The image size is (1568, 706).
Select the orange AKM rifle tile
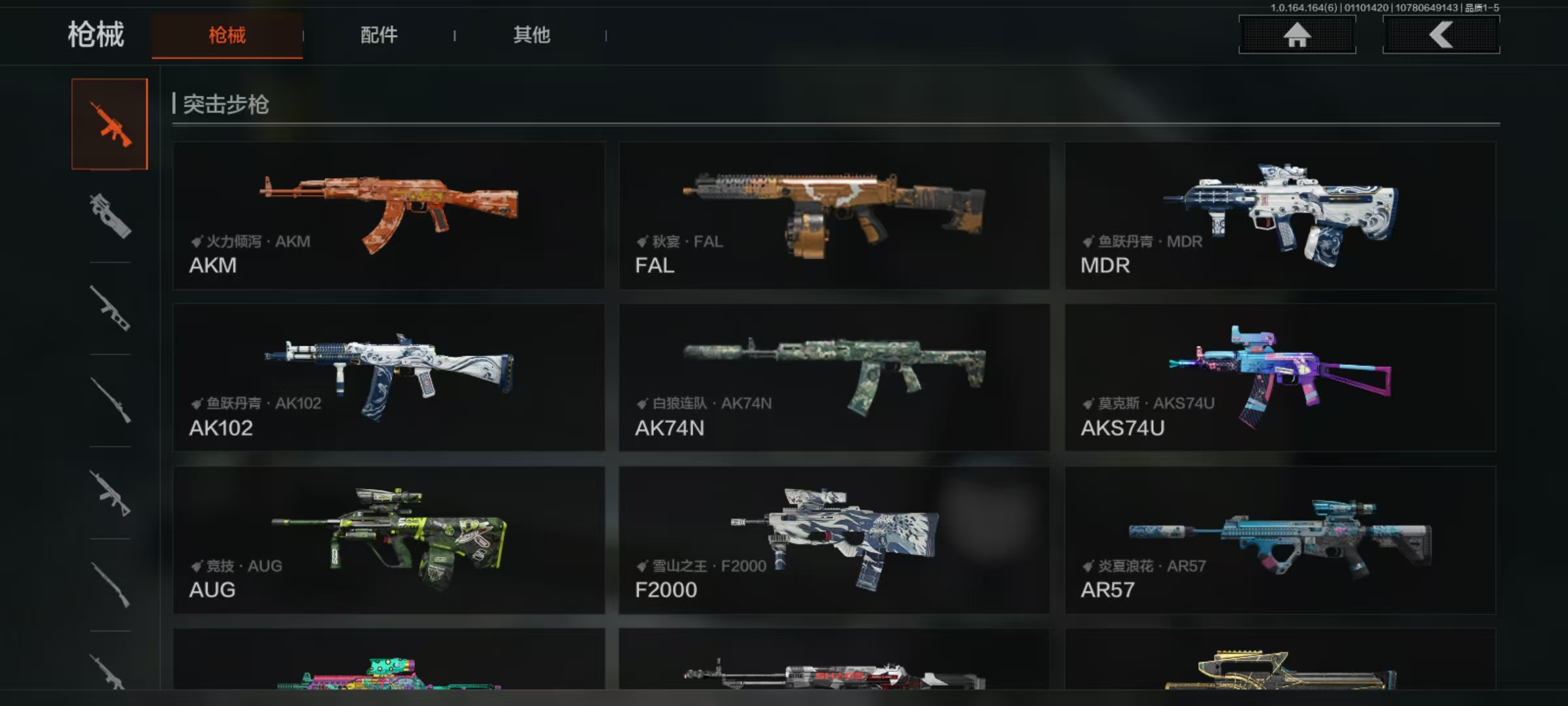(x=389, y=216)
